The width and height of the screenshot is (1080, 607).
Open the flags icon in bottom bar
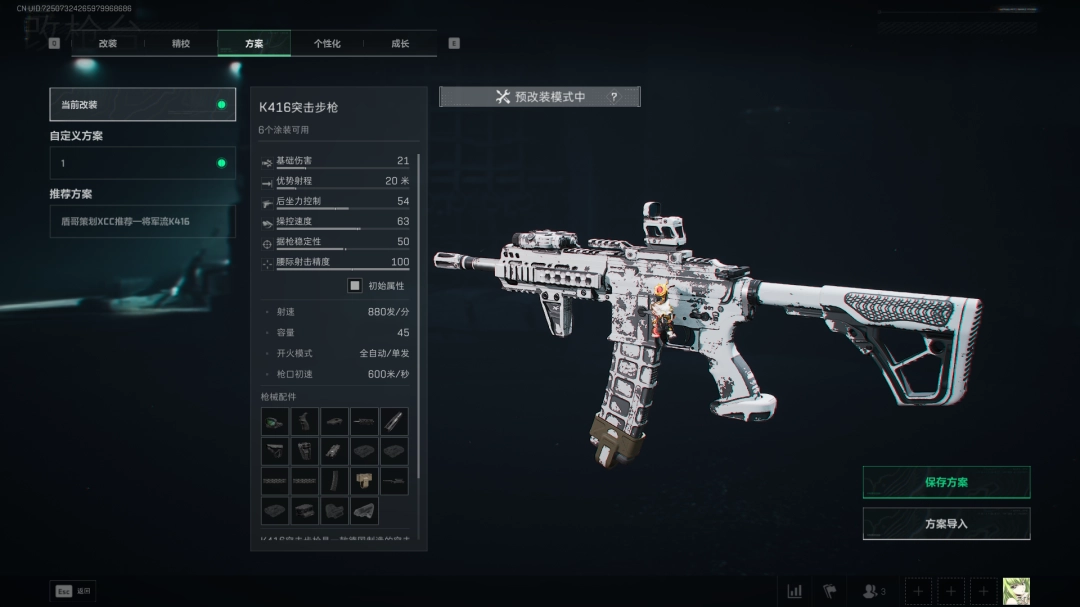[829, 591]
